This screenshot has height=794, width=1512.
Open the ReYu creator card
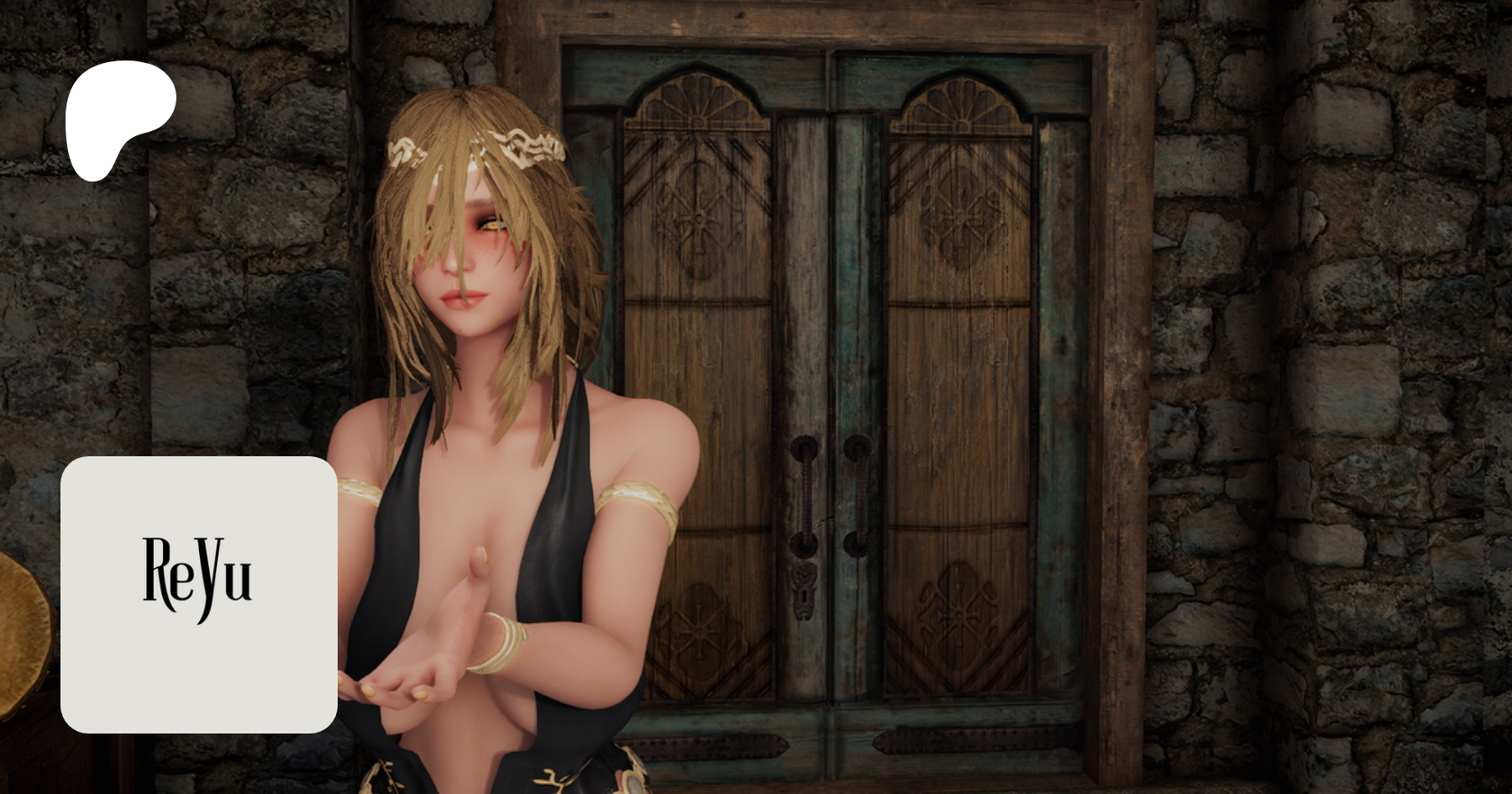click(199, 594)
